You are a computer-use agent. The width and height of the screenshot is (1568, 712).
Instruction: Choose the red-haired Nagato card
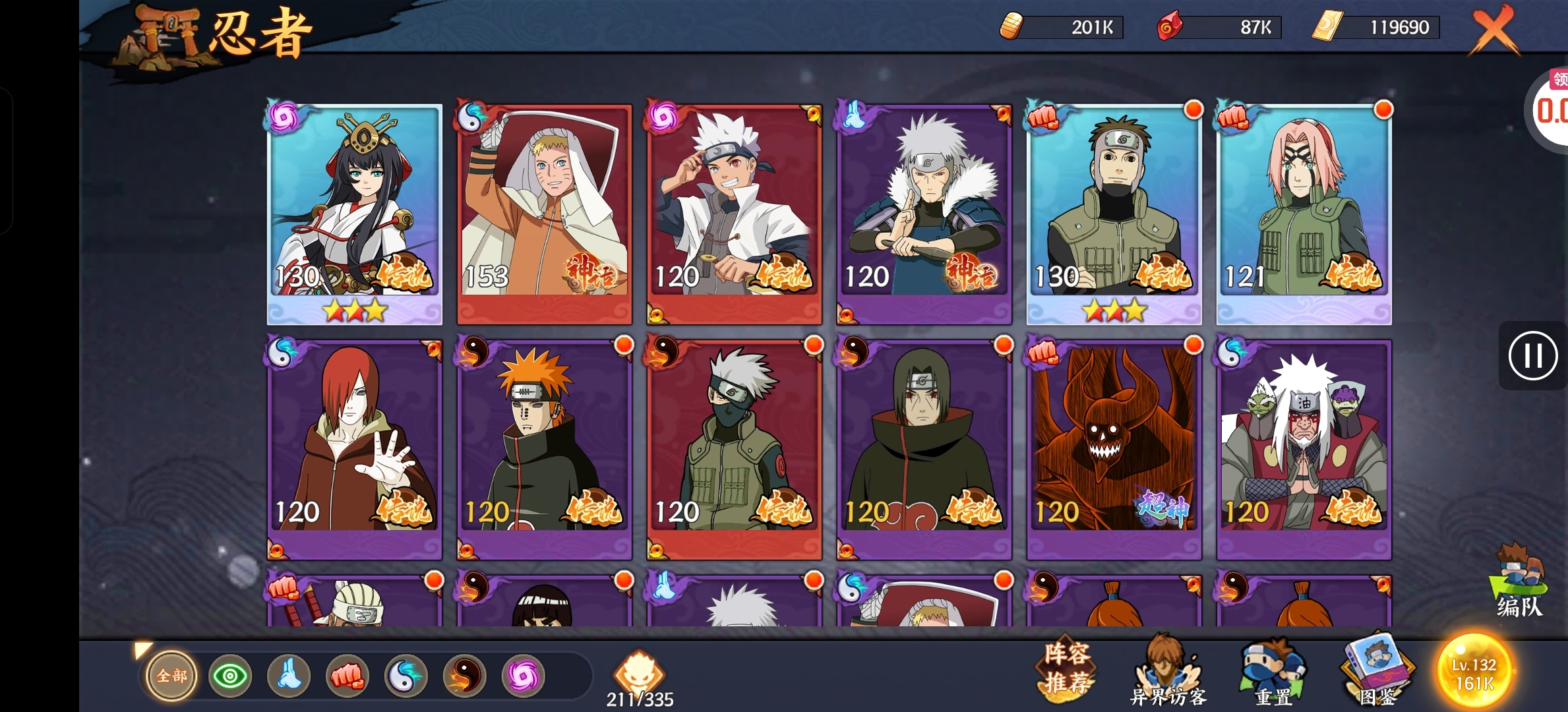pyautogui.click(x=354, y=448)
